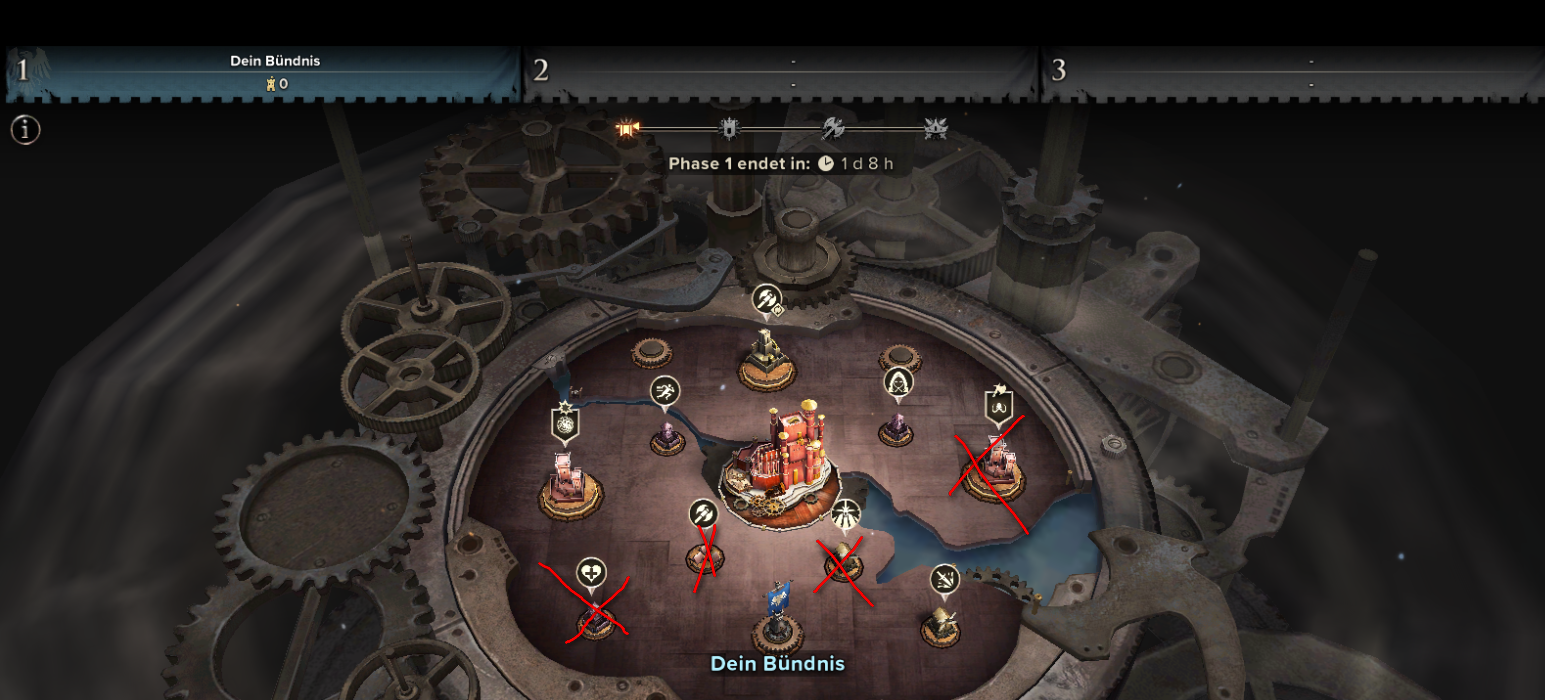Select the Dein Bündnis first-place ranking banner

[x=262, y=73]
